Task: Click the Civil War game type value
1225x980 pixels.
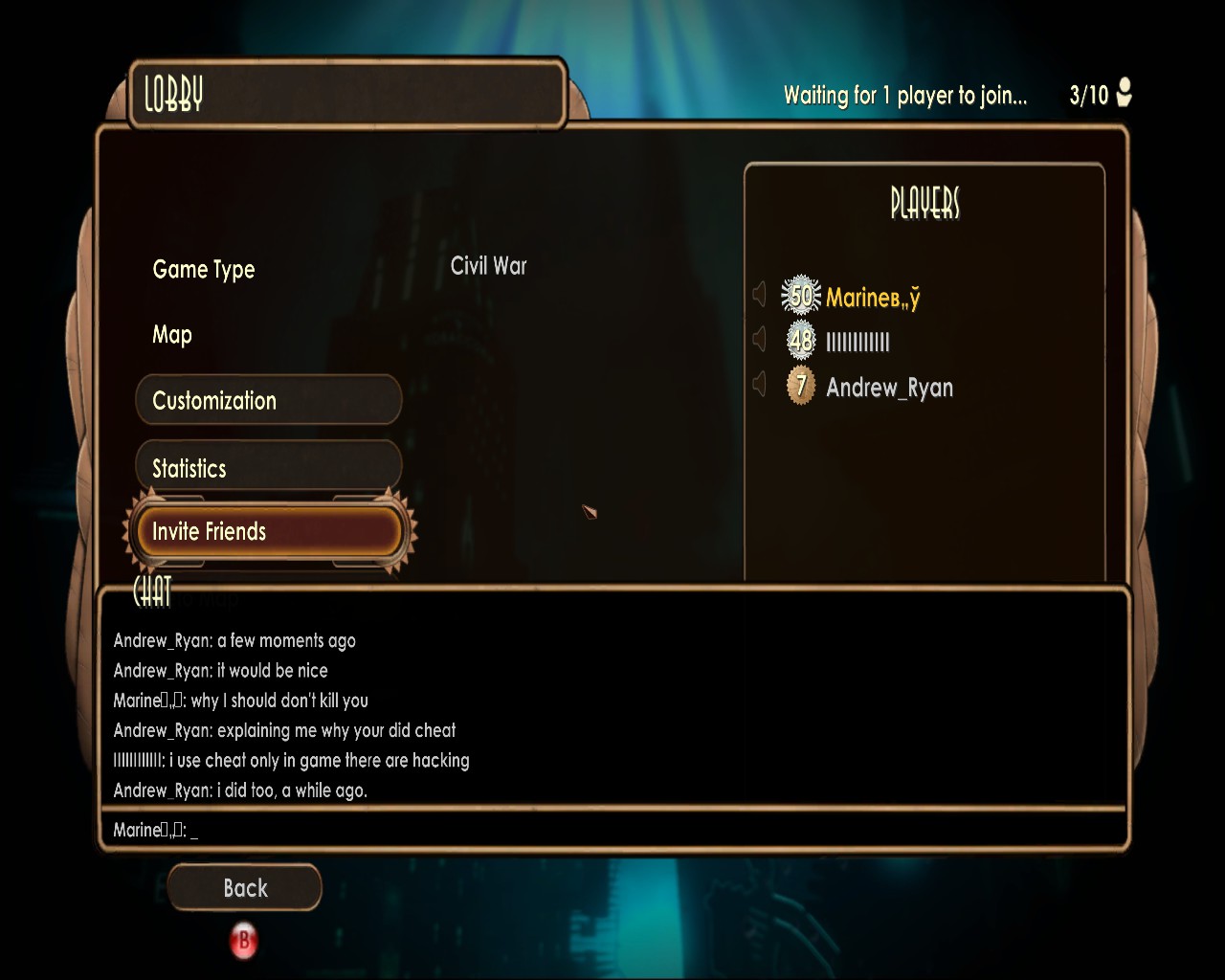Action: click(488, 266)
